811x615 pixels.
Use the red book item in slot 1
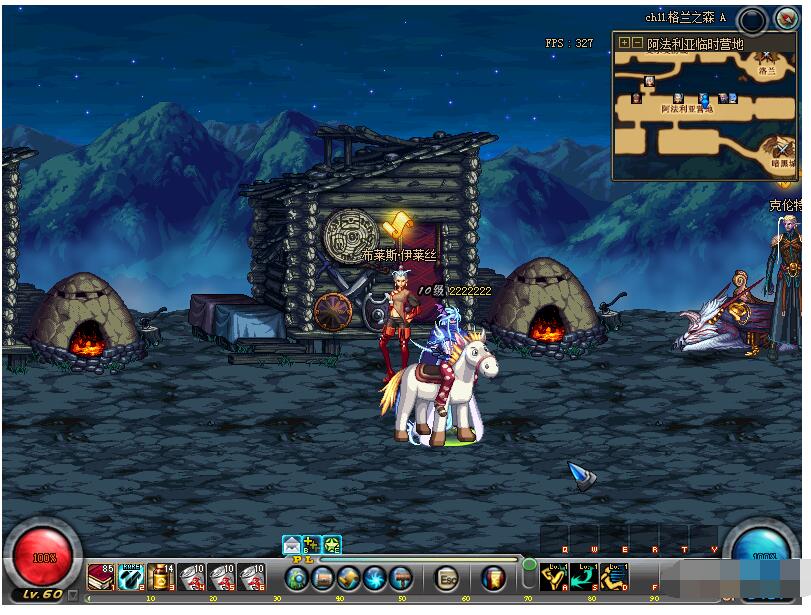click(101, 577)
